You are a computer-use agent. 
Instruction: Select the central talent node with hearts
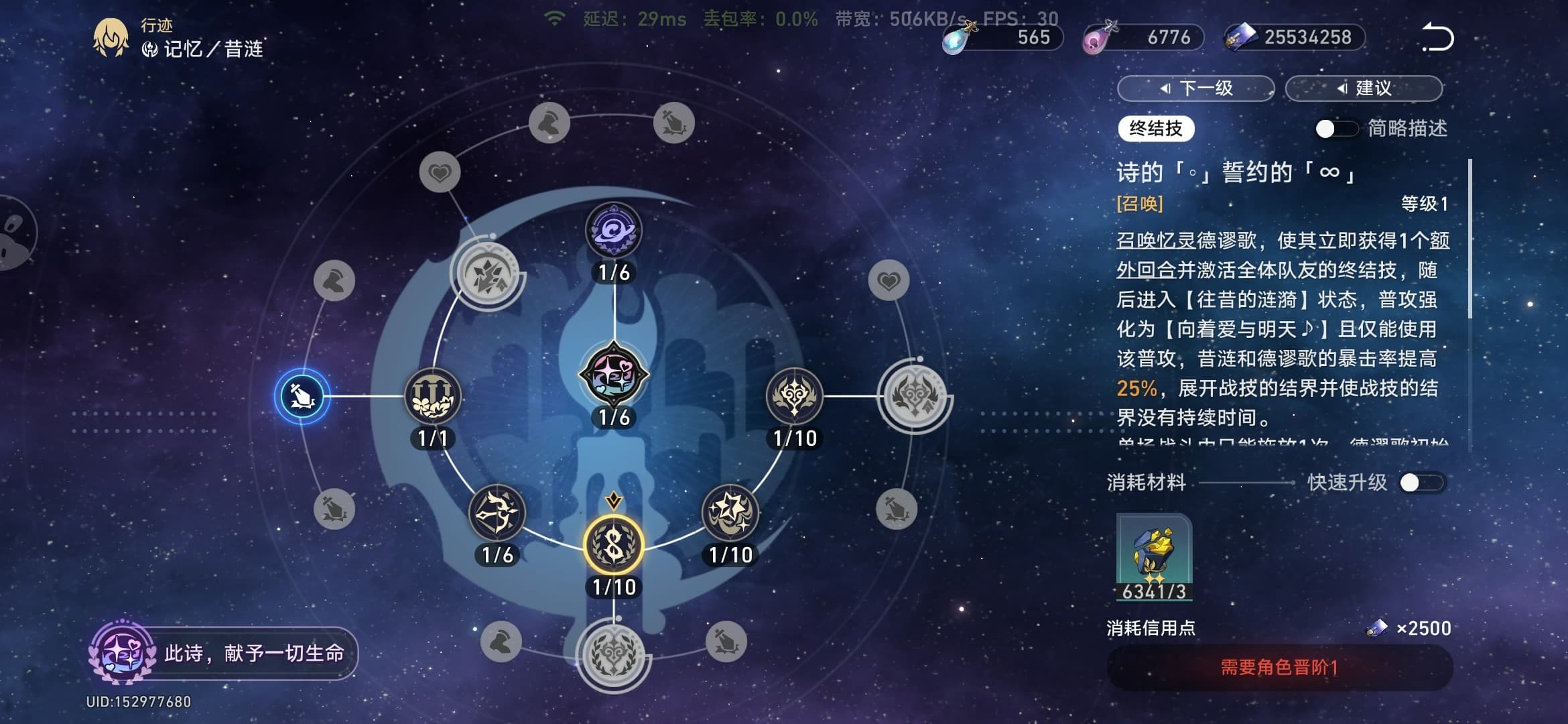pos(614,374)
